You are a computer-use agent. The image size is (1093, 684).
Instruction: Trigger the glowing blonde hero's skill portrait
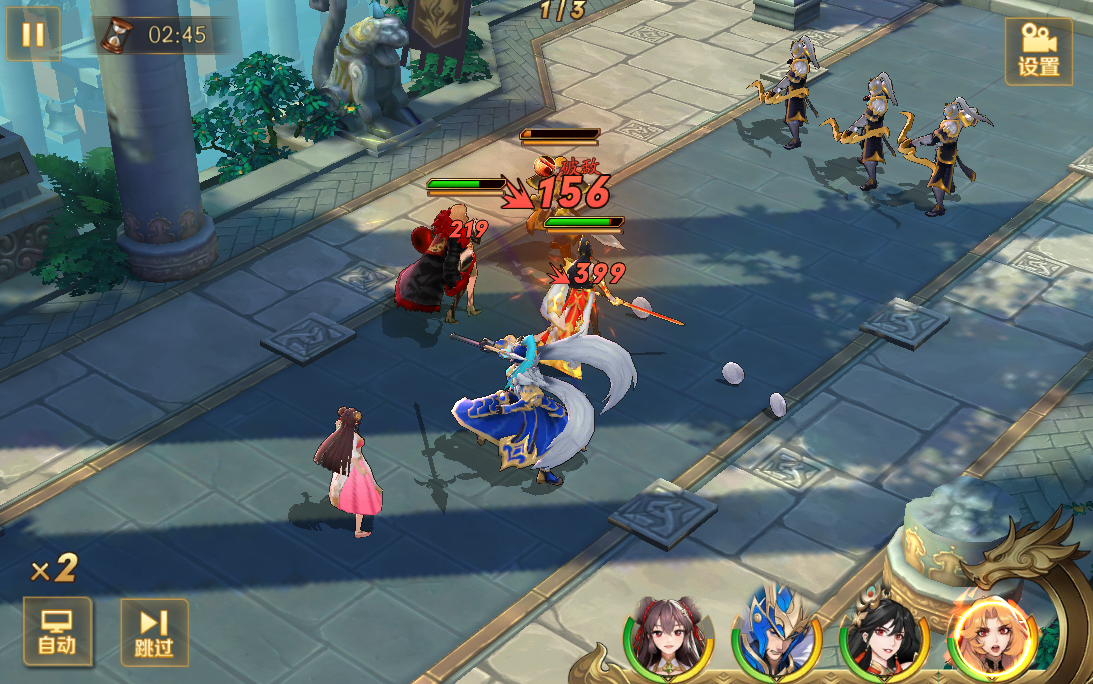click(x=992, y=637)
